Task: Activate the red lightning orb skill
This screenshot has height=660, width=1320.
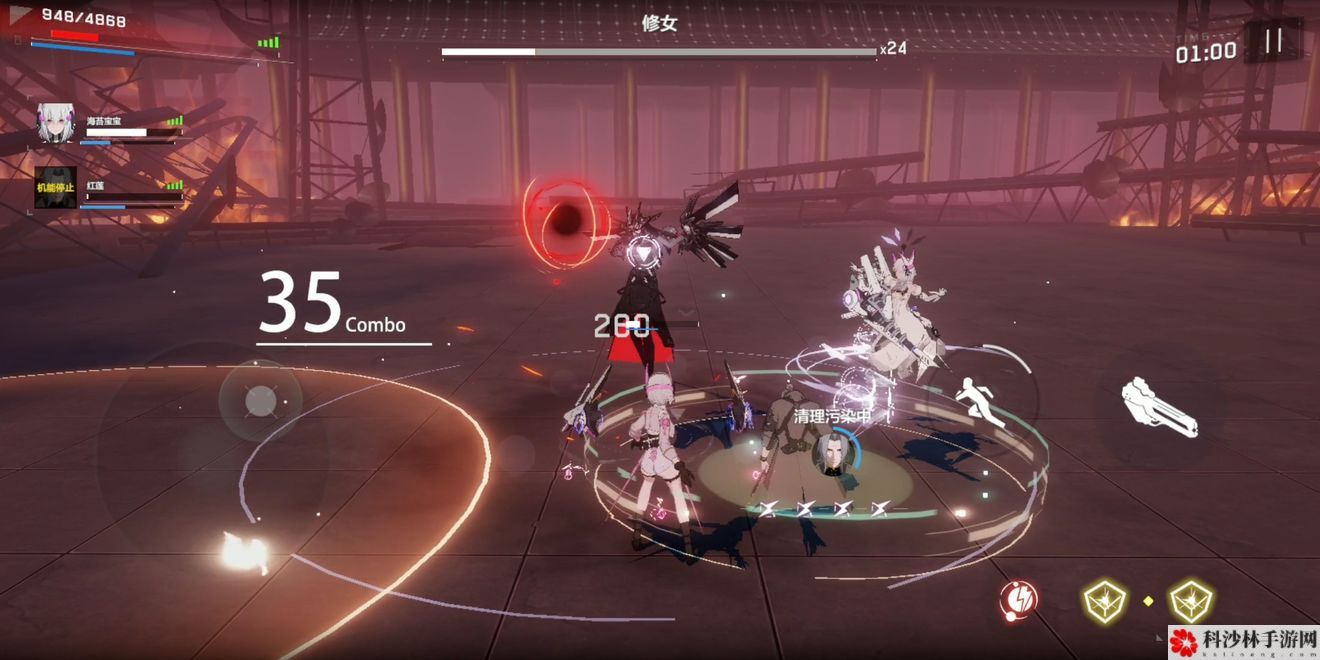Action: (1018, 600)
